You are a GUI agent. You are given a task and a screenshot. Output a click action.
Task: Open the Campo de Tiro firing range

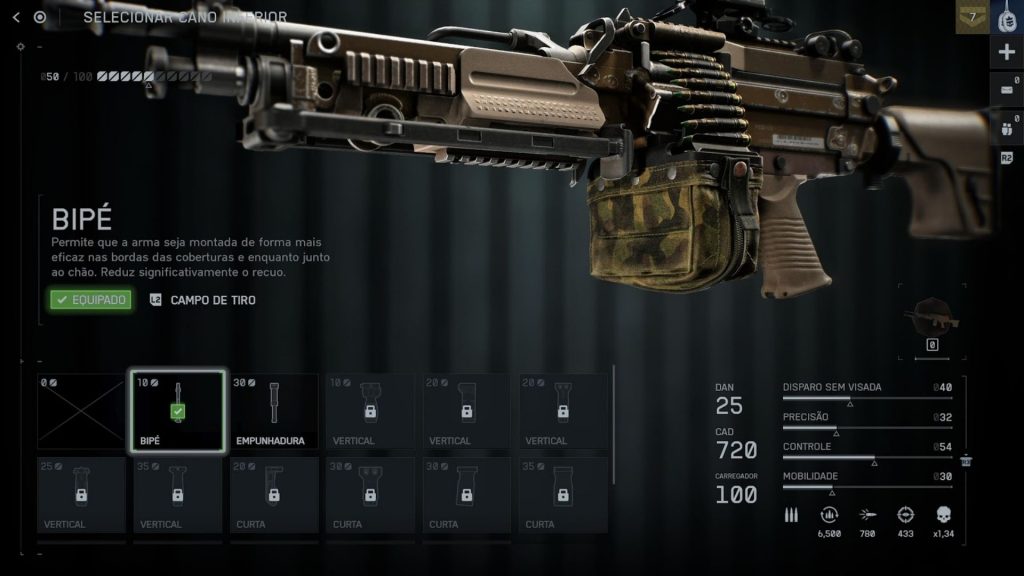202,300
